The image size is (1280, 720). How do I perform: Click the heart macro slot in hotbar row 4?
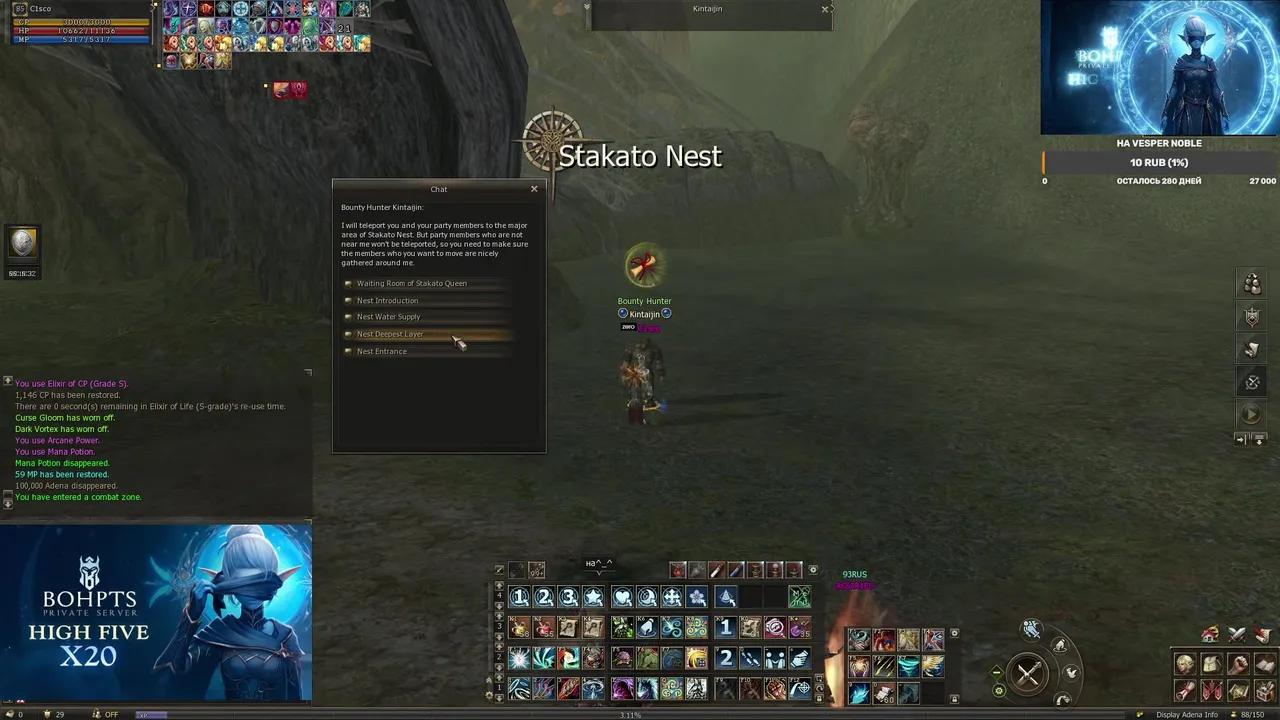pyautogui.click(x=625, y=597)
